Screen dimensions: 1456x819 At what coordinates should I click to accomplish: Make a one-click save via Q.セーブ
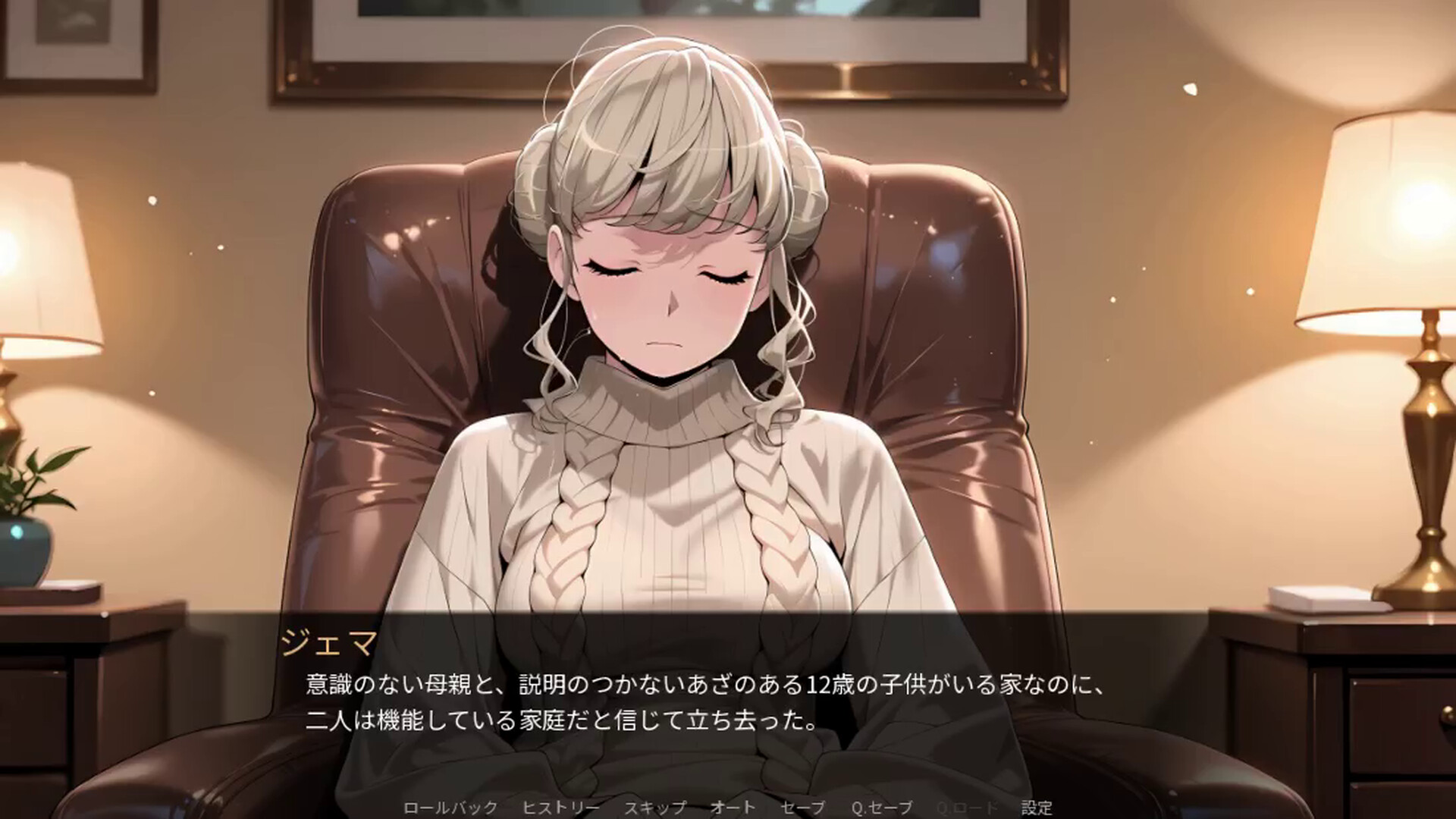[x=882, y=808]
